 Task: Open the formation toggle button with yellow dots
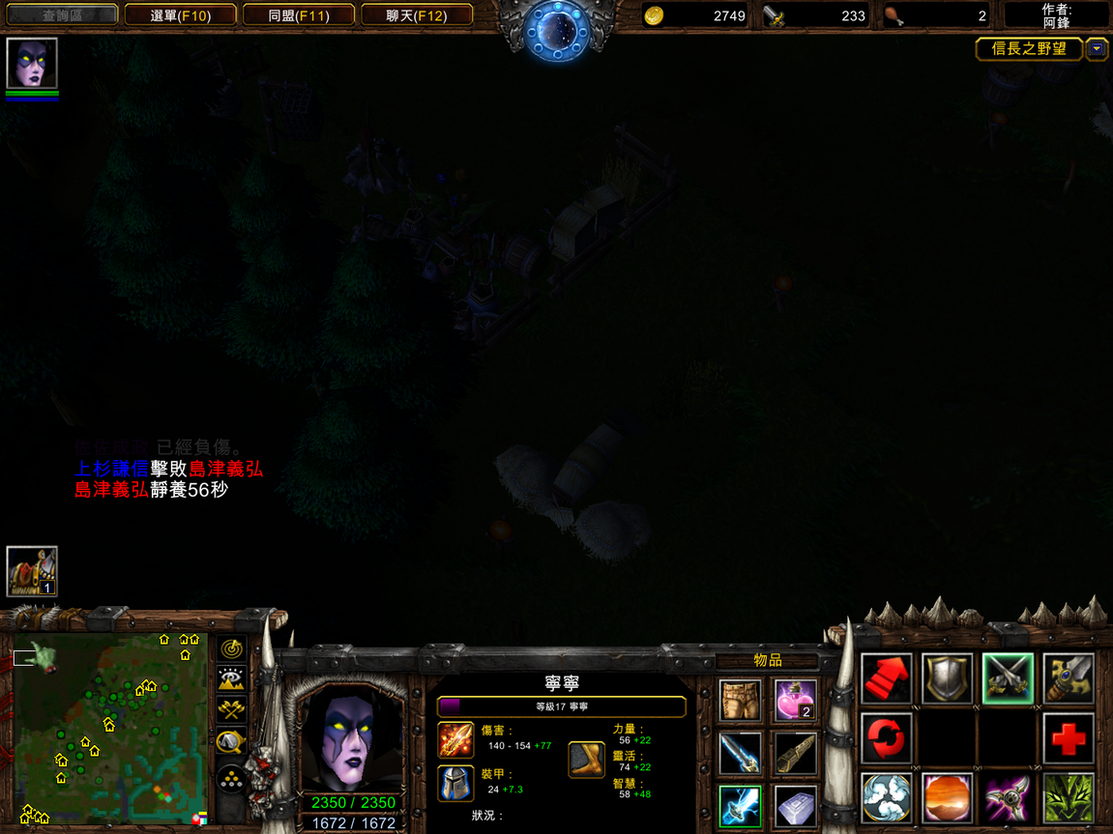232,776
